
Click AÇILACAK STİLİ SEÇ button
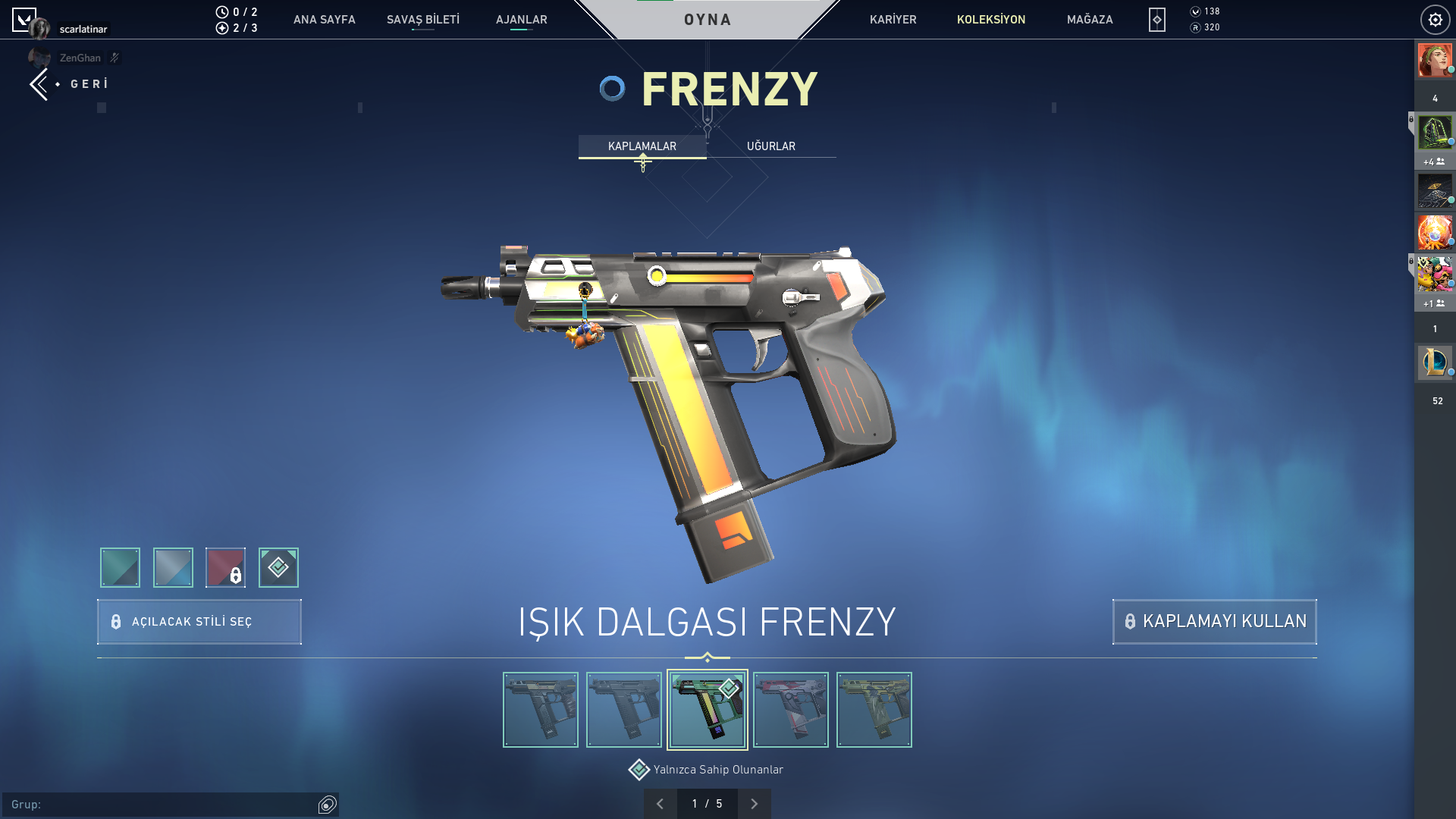199,622
